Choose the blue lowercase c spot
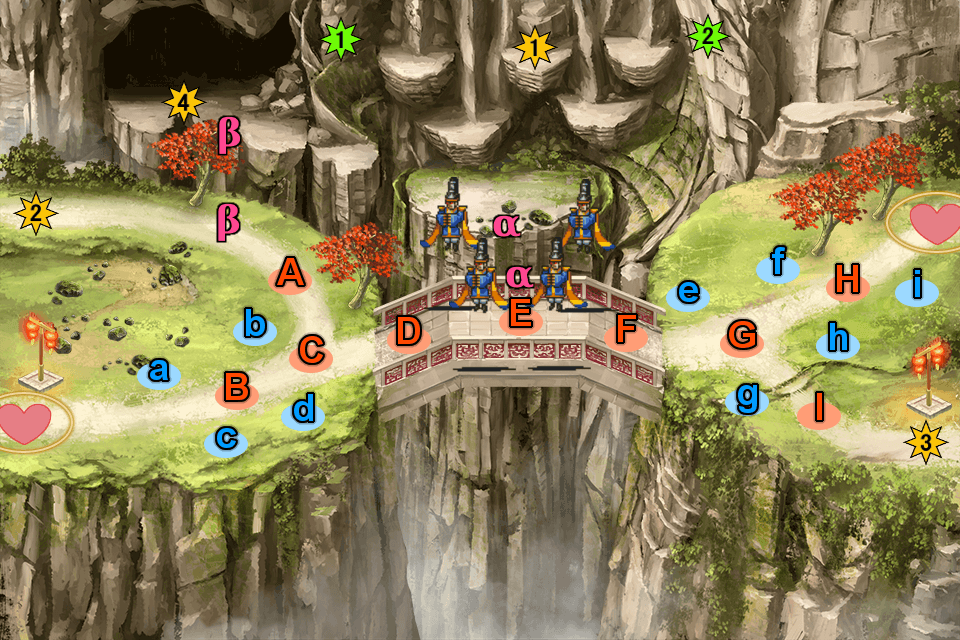 [x=227, y=438]
